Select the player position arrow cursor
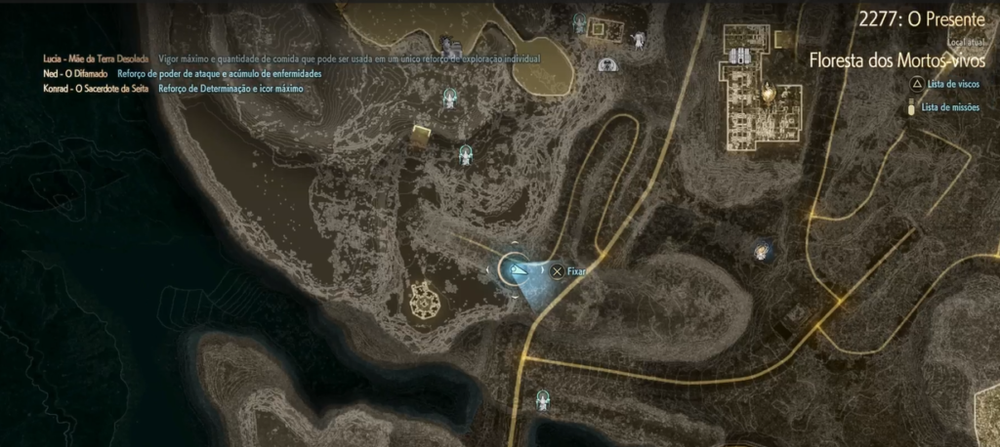The height and width of the screenshot is (447, 1000). pos(517,268)
